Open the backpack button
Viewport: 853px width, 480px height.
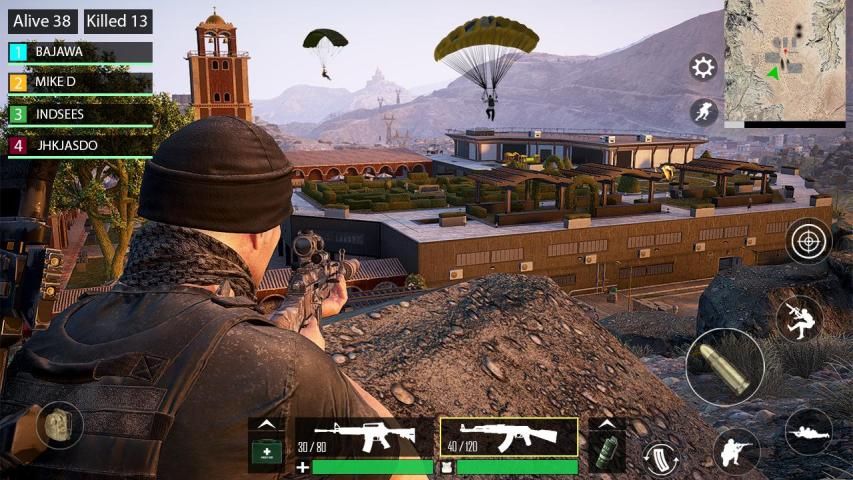[x=59, y=424]
